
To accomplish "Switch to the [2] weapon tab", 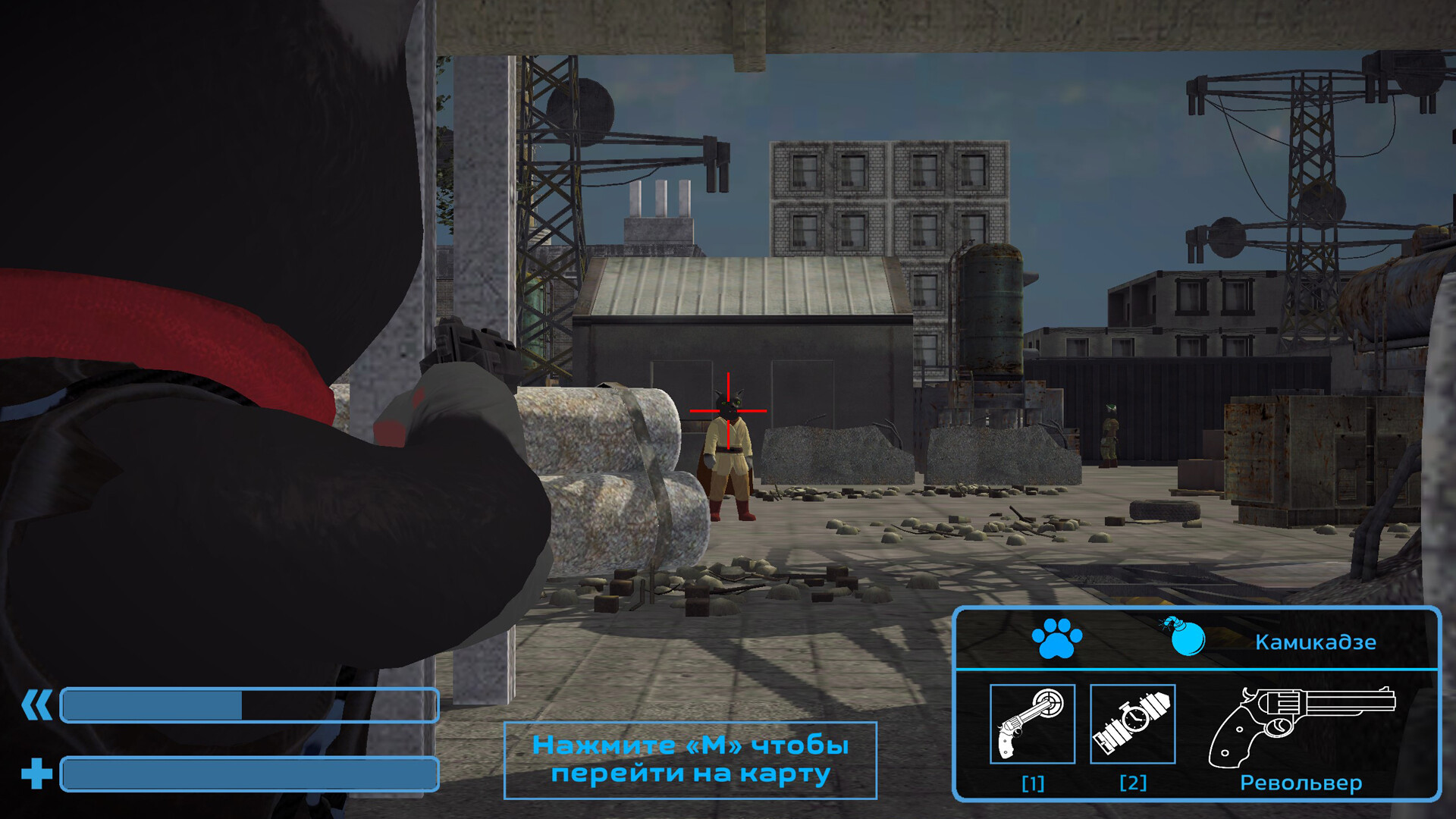I will pos(1133,783).
